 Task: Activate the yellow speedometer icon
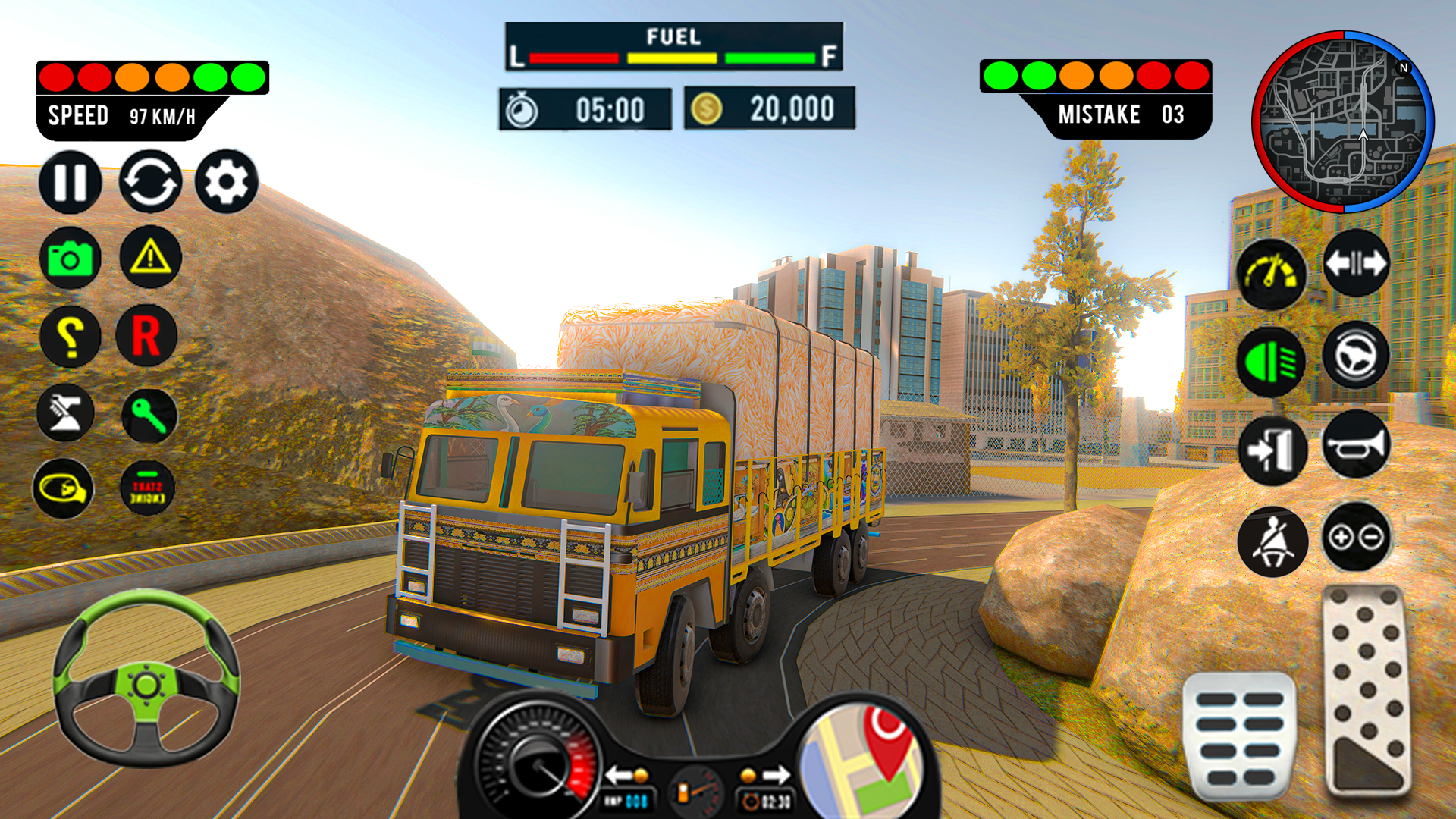(x=1272, y=275)
